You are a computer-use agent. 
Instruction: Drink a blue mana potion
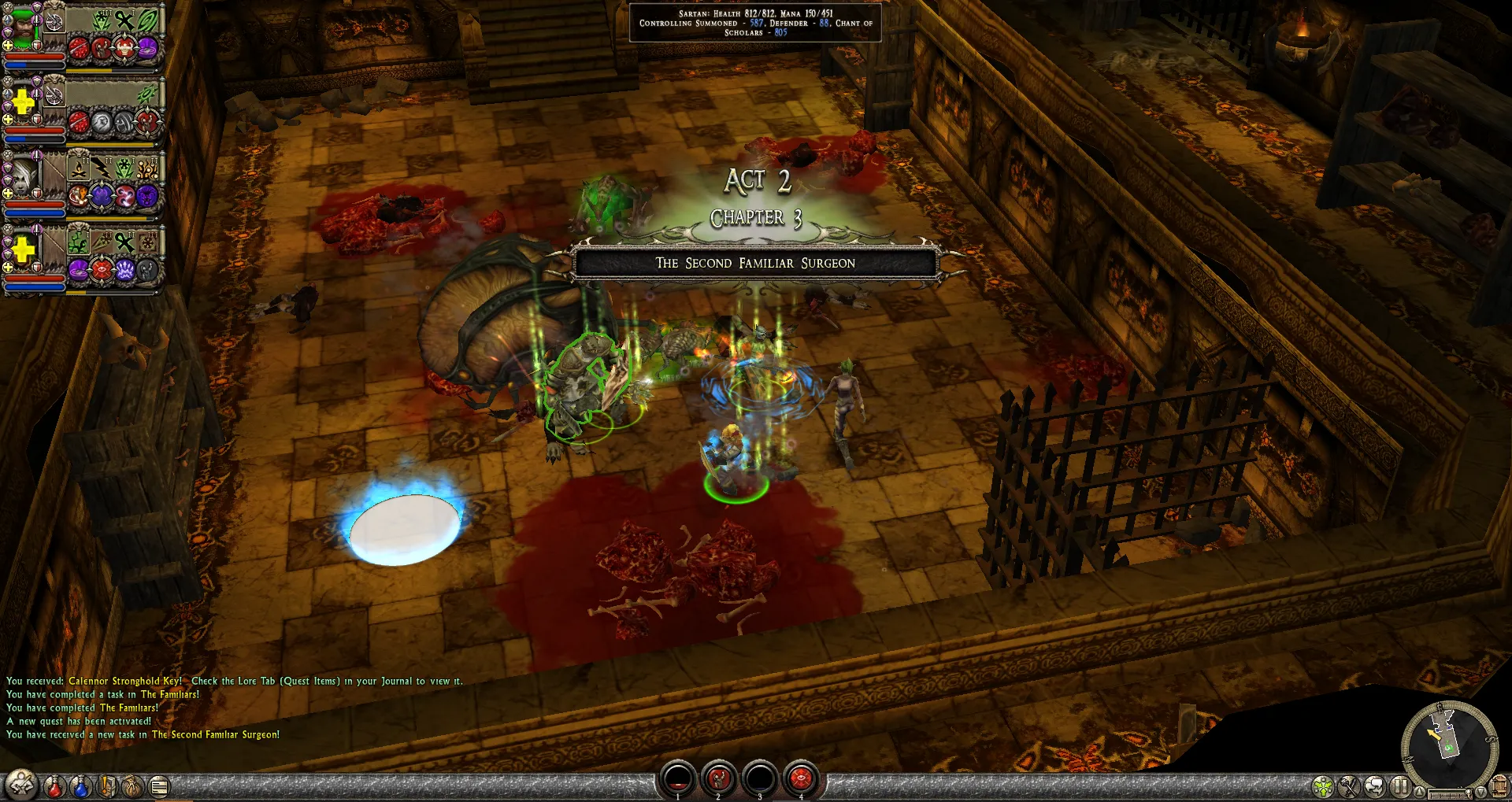[80, 785]
